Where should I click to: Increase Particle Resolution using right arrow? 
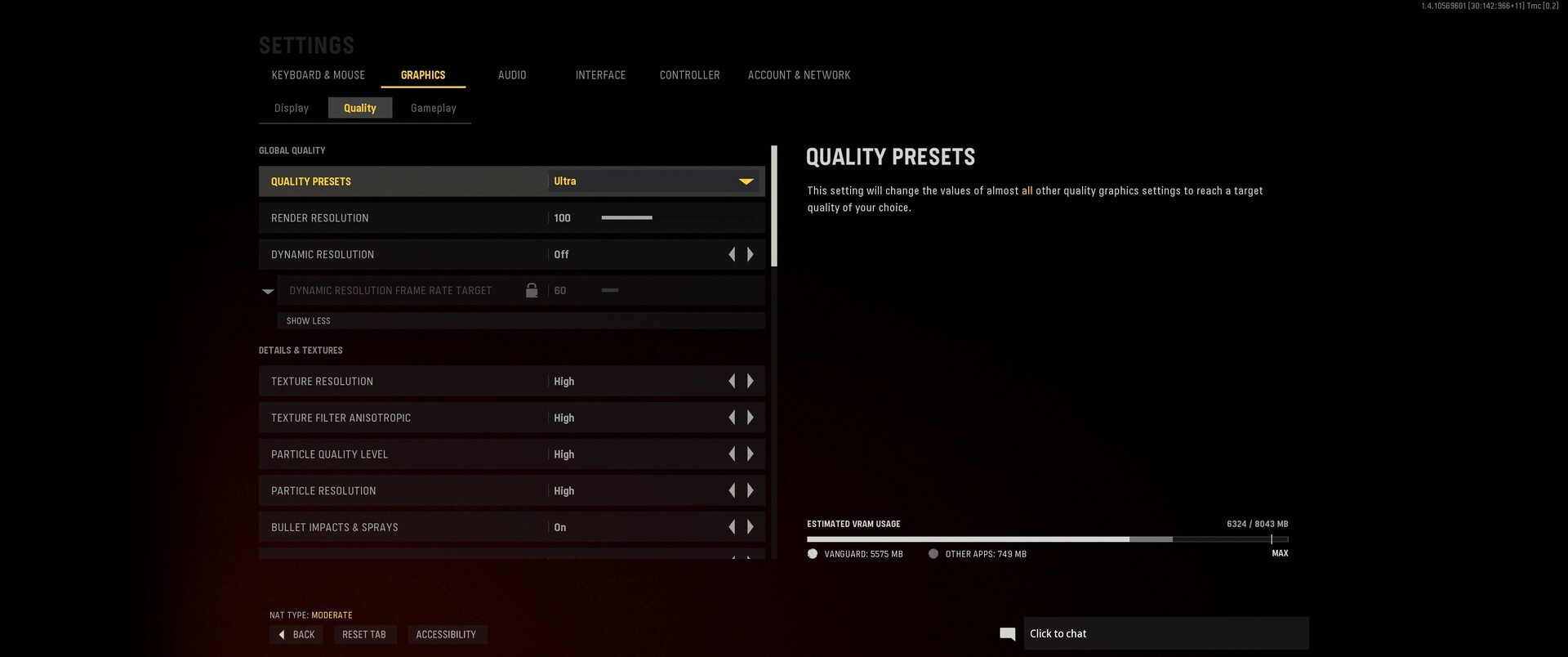point(751,491)
